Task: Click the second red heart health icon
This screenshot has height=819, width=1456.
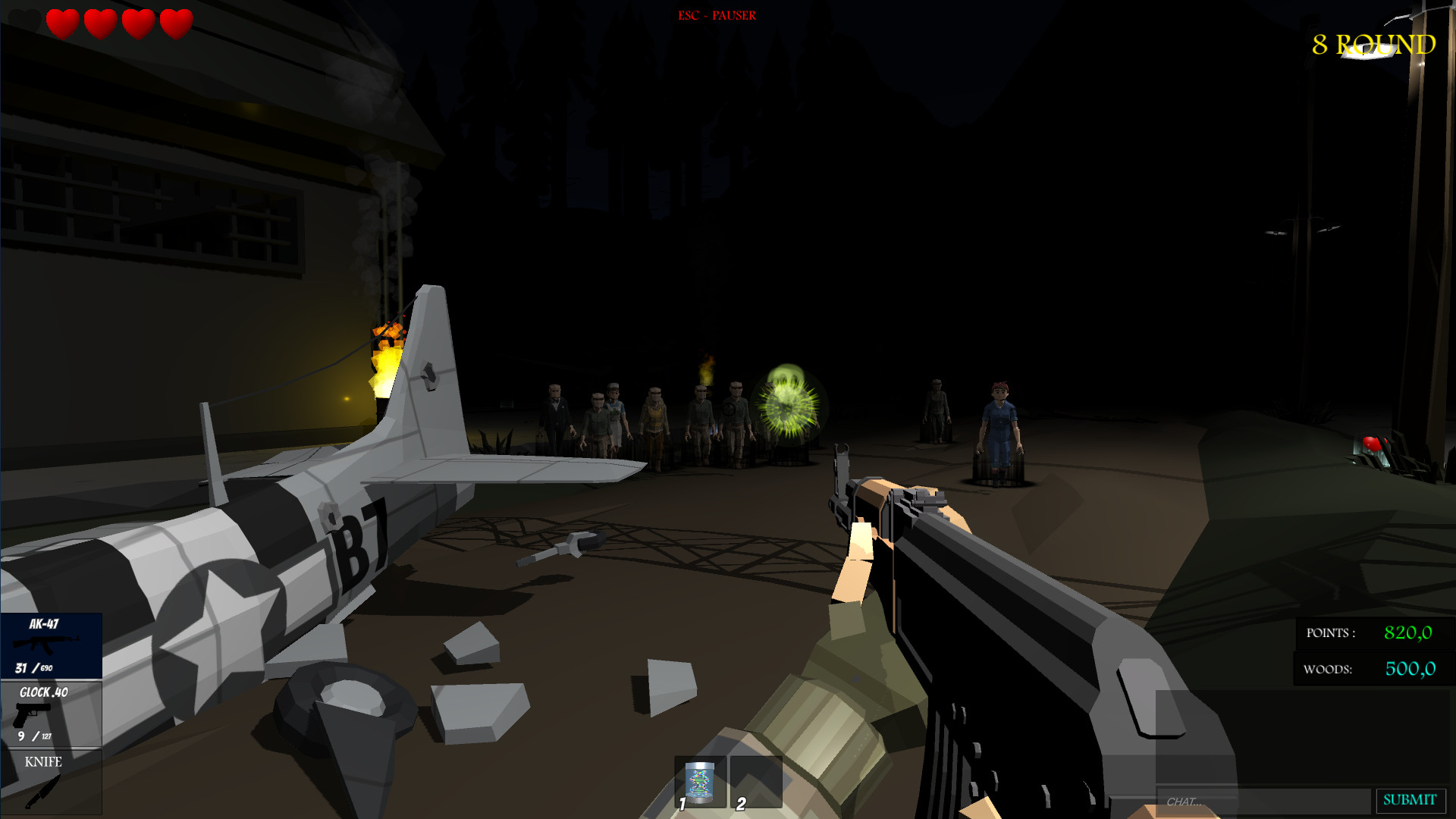Action: 99,24
